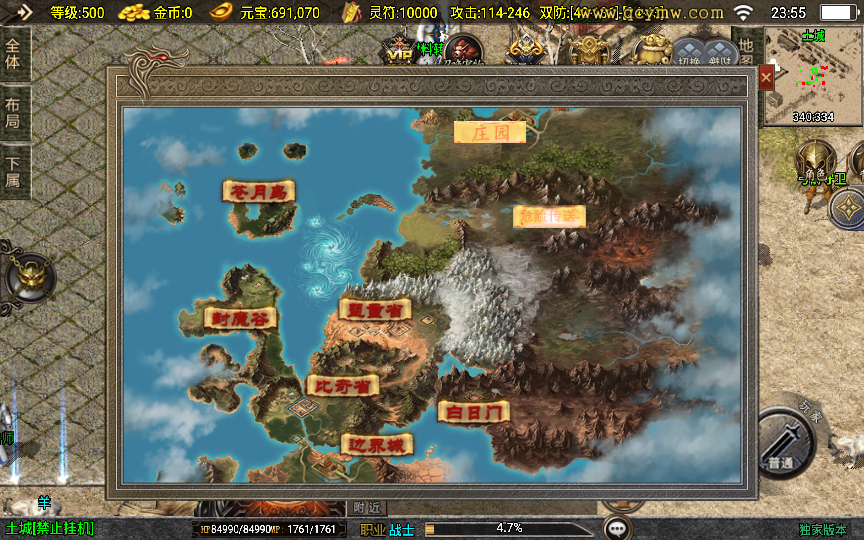Open the chat bubble button
Viewport: 864px width, 540px height.
(x=618, y=527)
